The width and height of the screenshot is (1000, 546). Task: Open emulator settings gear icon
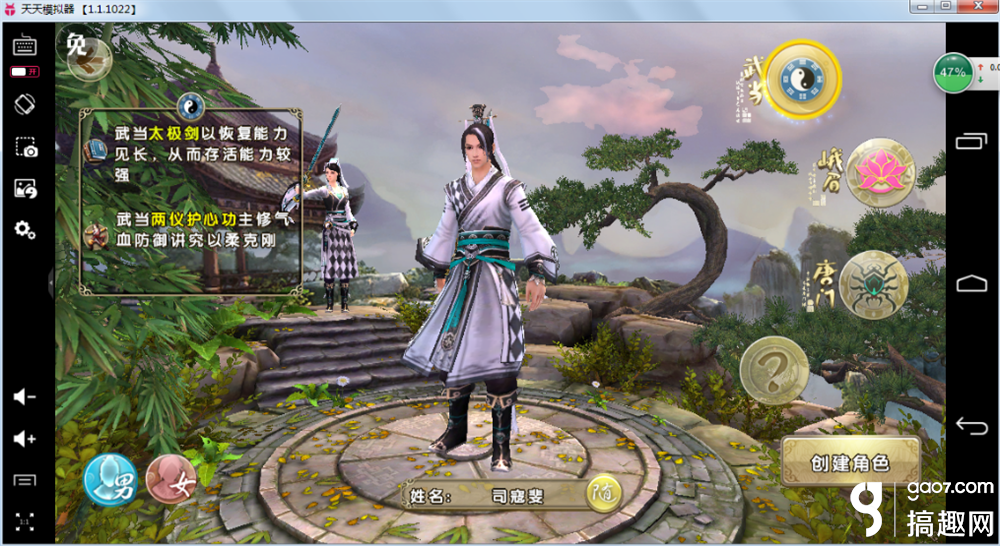click(25, 230)
